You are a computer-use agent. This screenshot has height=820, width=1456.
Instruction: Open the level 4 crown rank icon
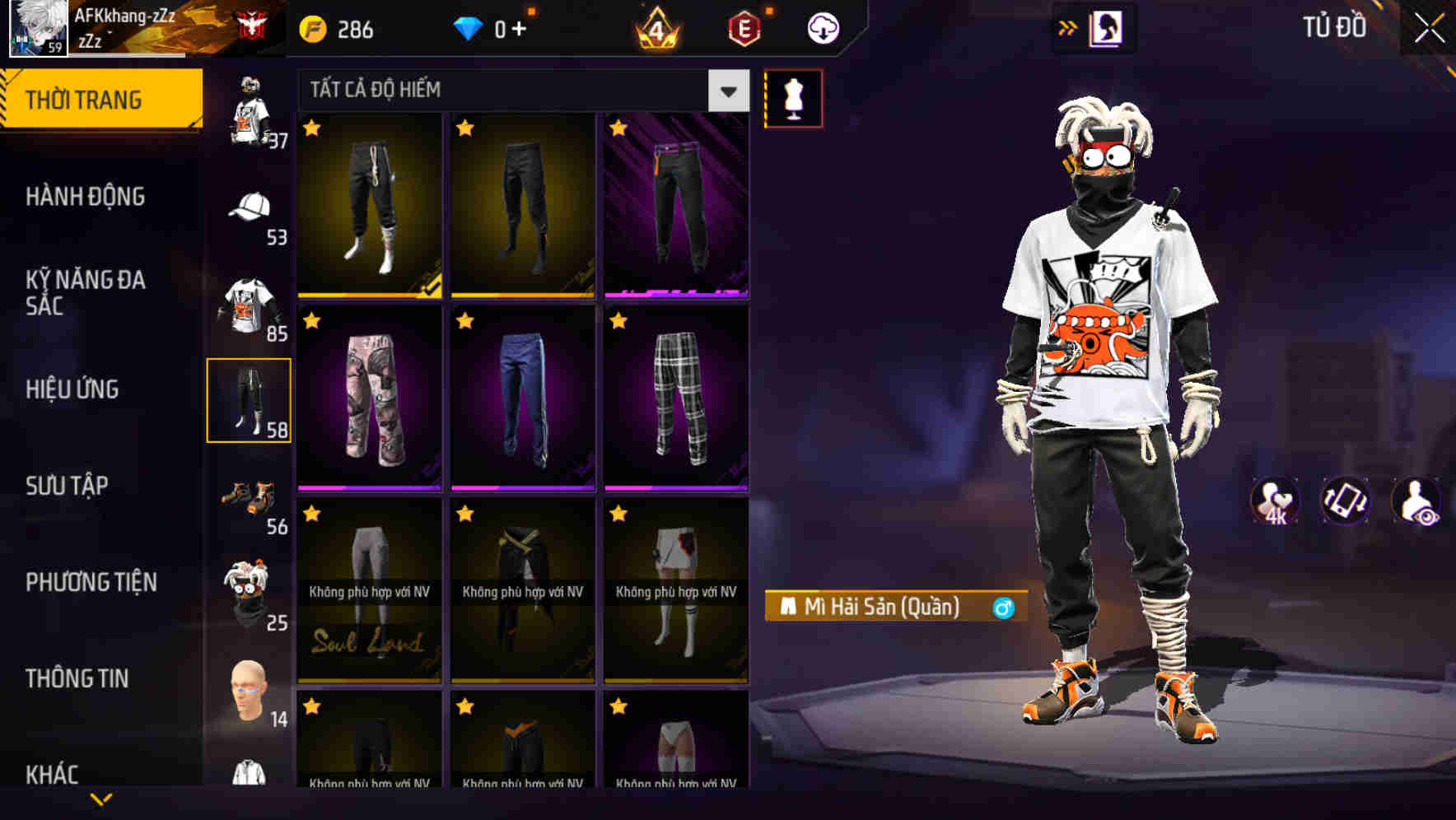coord(655,27)
